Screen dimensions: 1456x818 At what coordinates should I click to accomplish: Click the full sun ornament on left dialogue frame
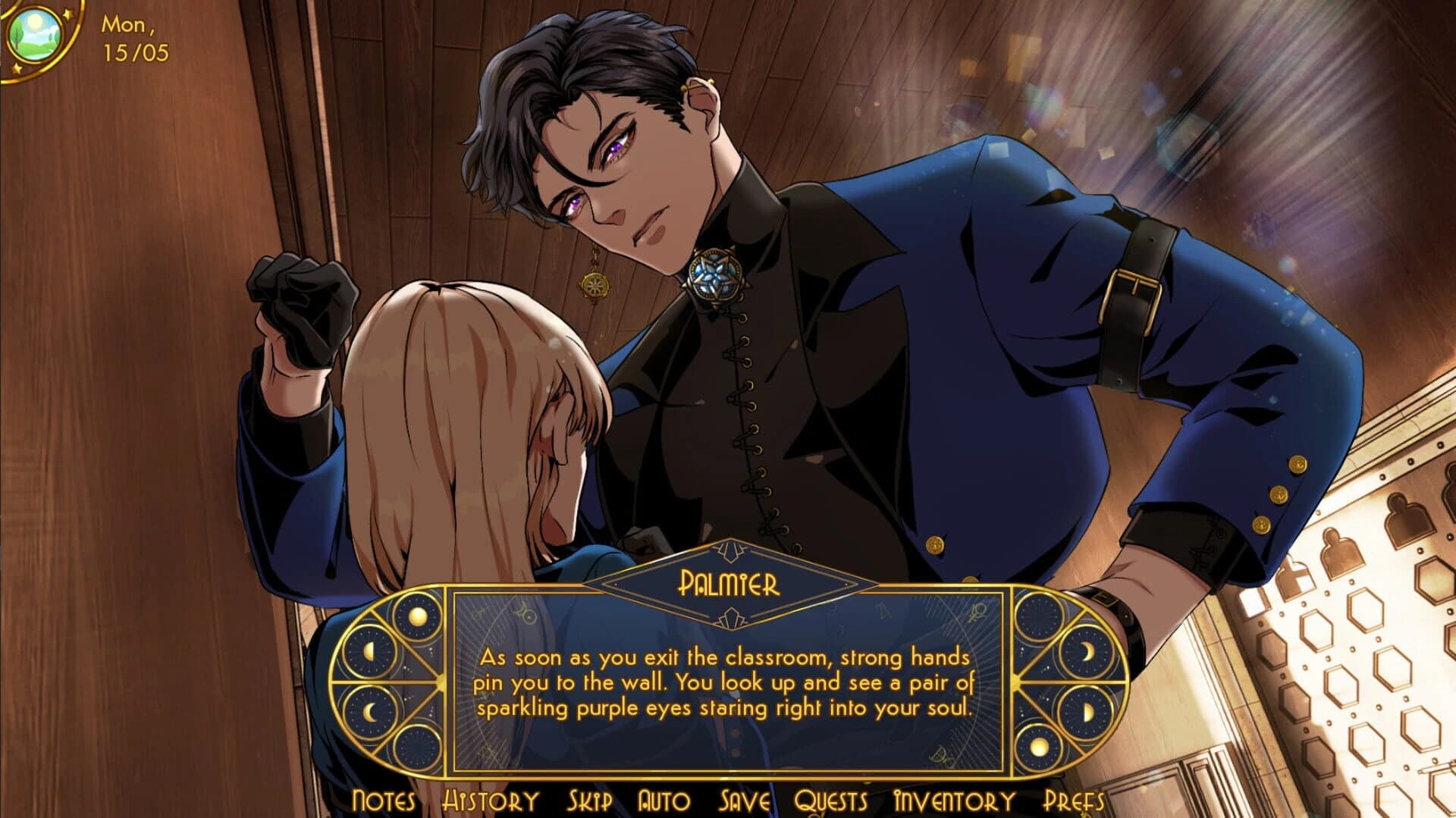tap(418, 616)
